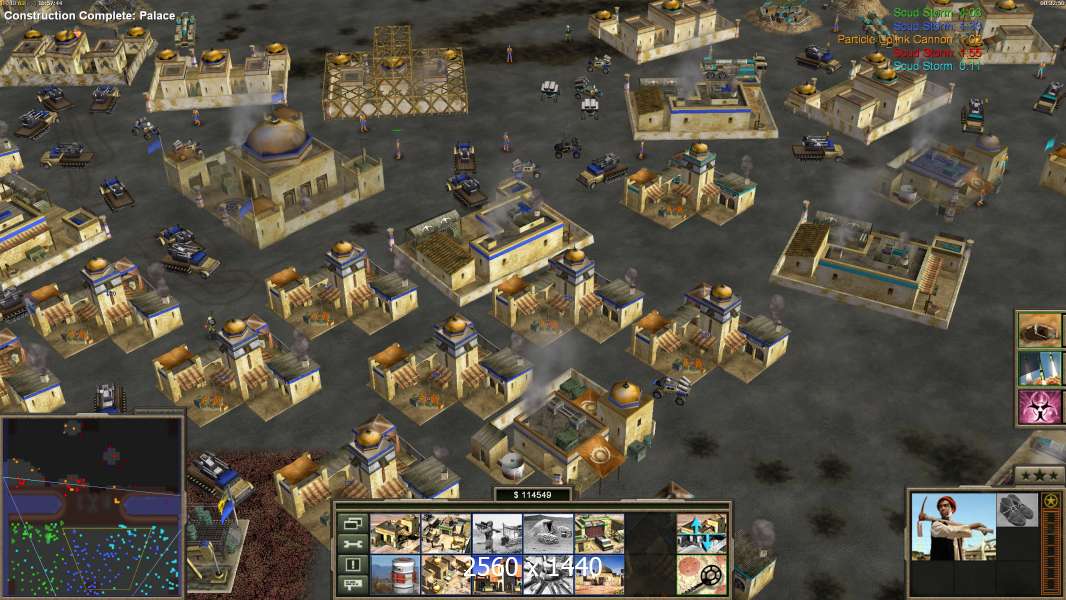Image resolution: width=1066 pixels, height=600 pixels.
Task: Choose the first building icon in the build bar
Action: coord(395,534)
